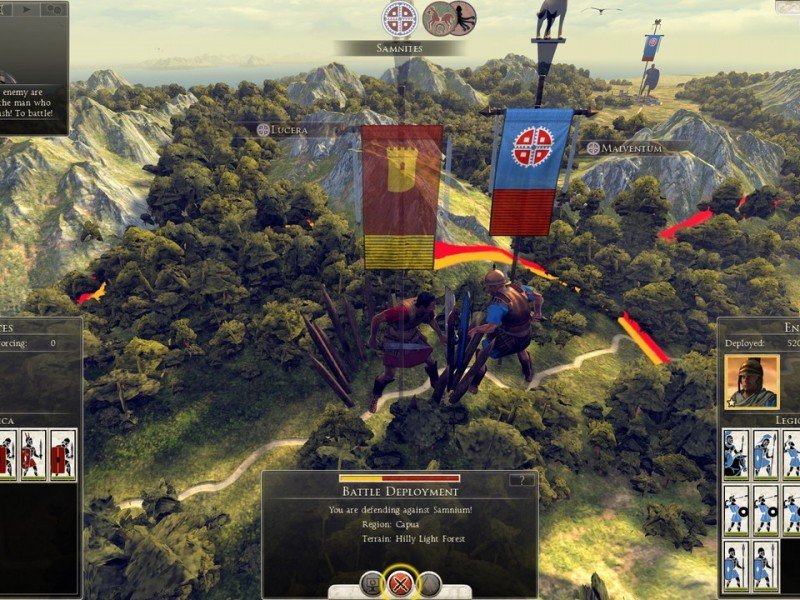Select the Lucera settlement label

point(295,130)
